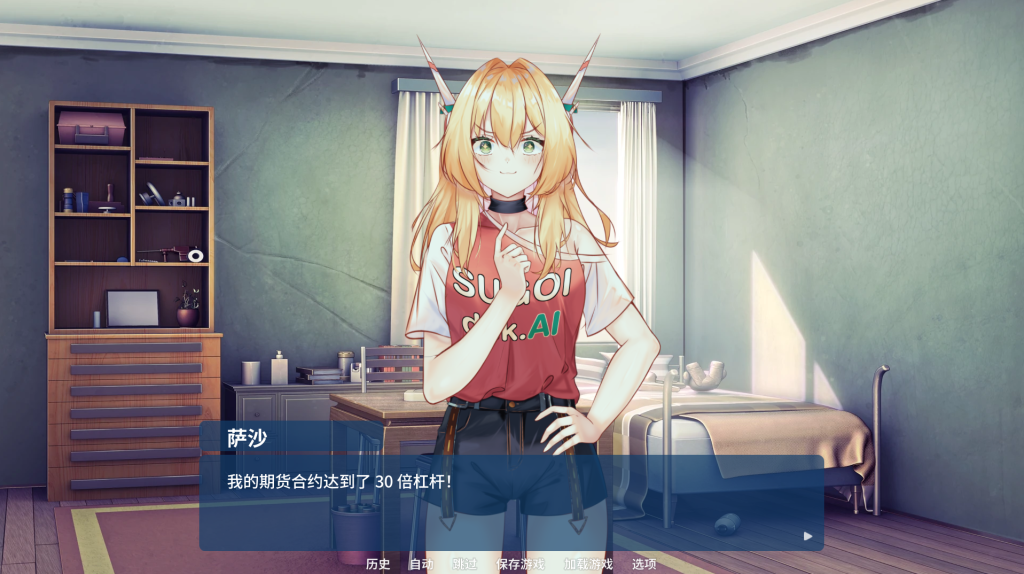Click the dialogue continue arrow
The width and height of the screenshot is (1024, 574).
pos(808,536)
